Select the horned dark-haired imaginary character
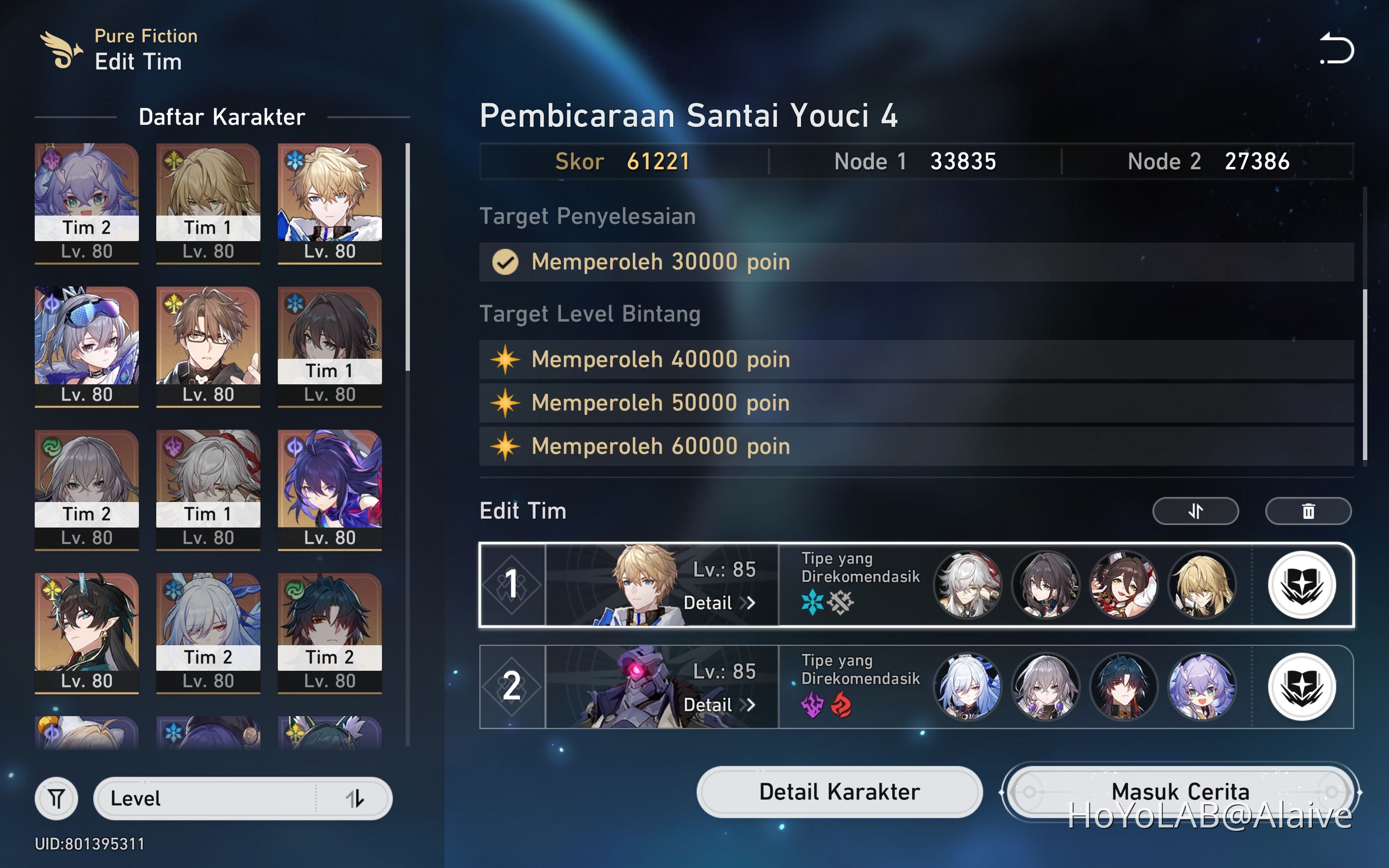 coord(87,633)
